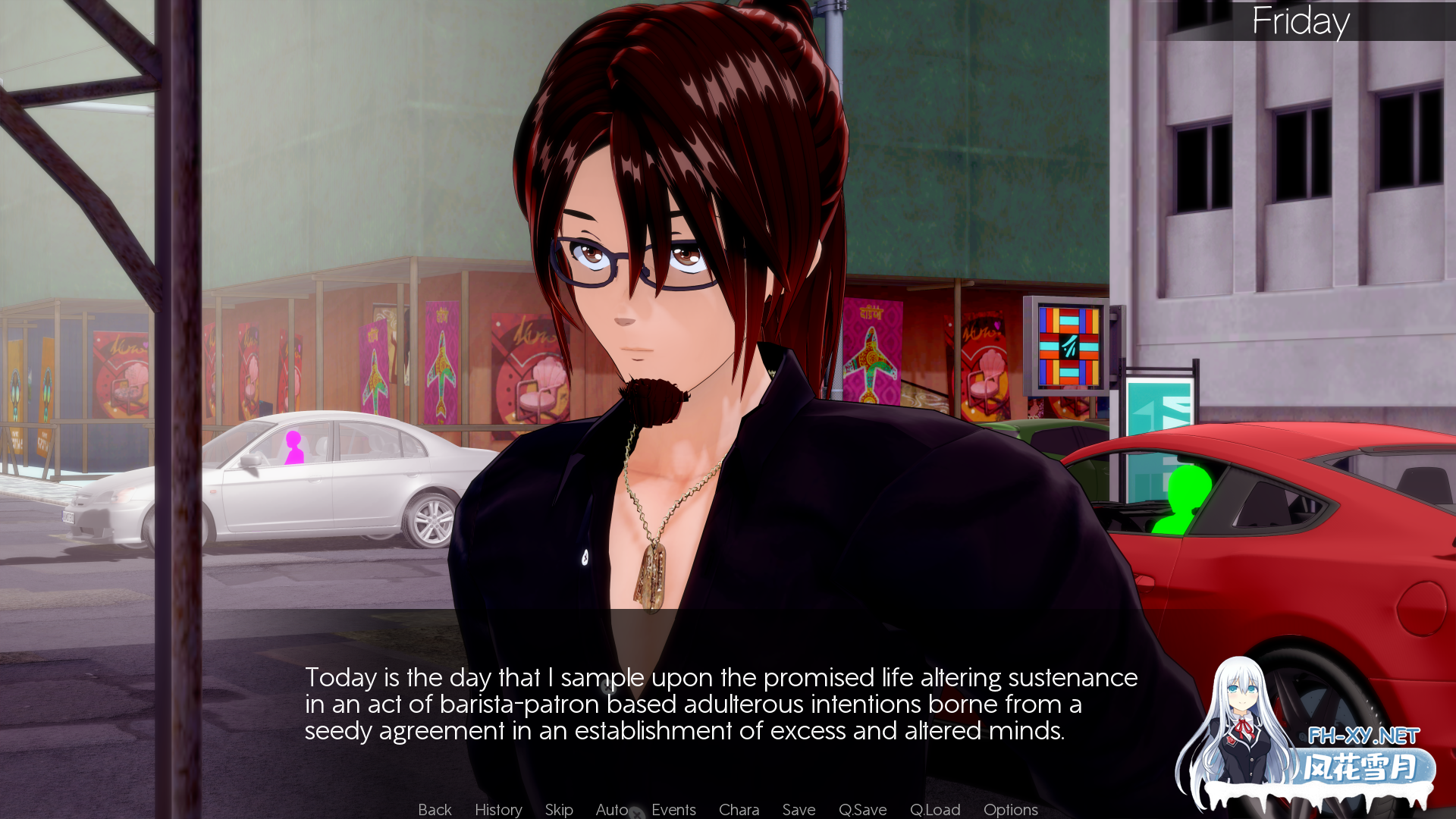1456x819 pixels.
Task: Open the History dialogue log
Action: coord(497,809)
